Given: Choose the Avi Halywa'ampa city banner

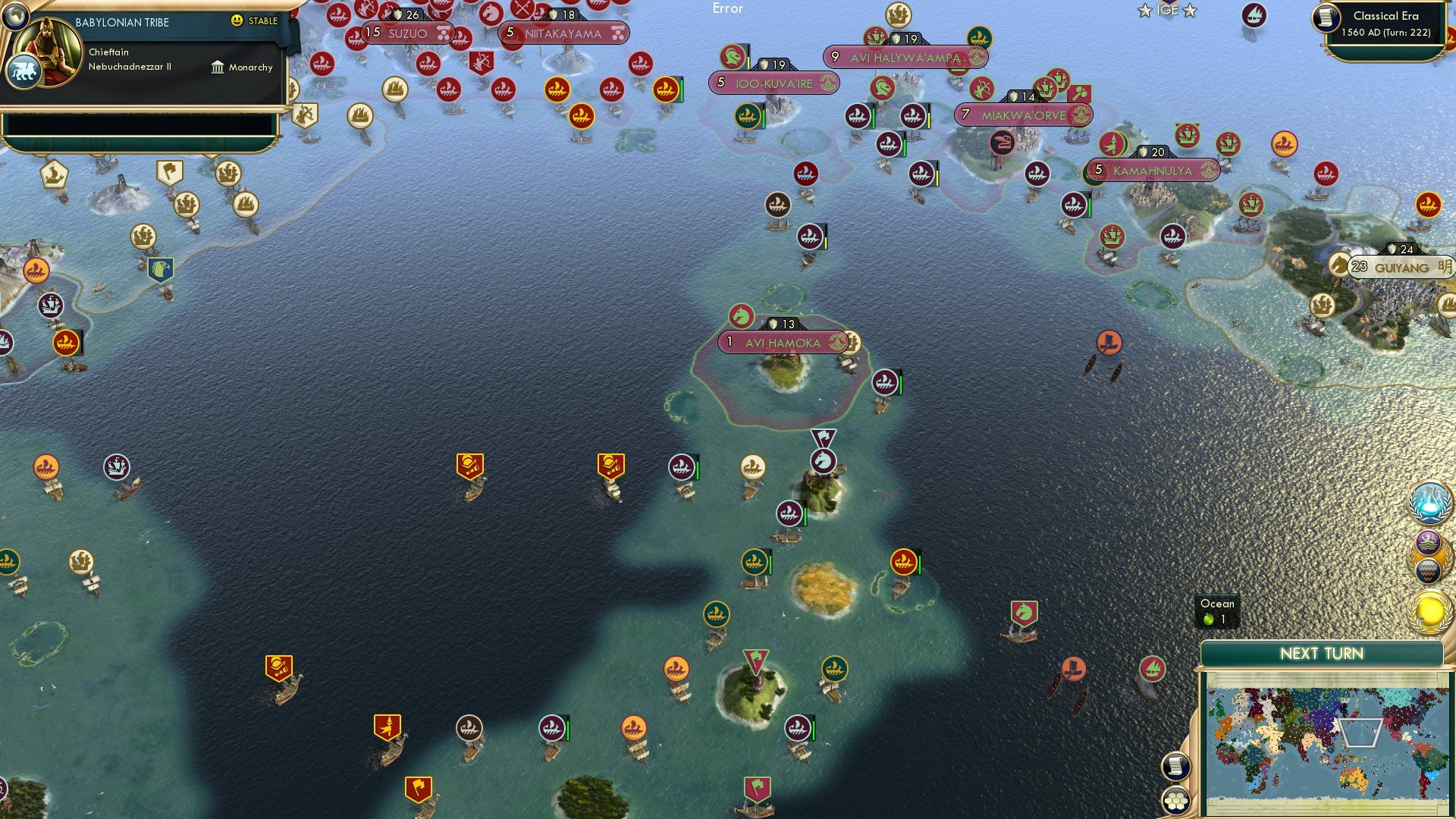Looking at the screenshot, I should (x=905, y=58).
